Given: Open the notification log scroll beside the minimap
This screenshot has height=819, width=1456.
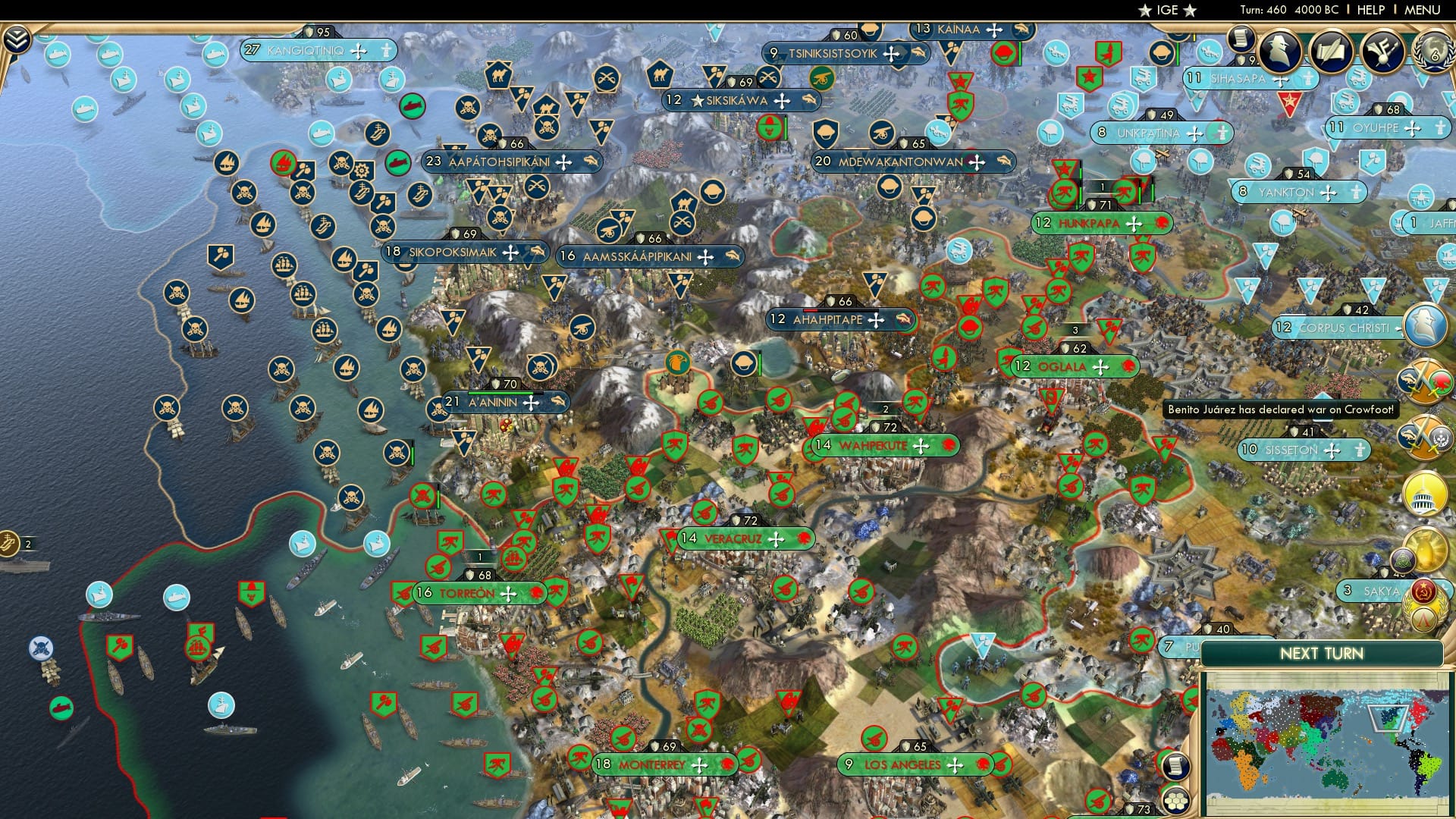Looking at the screenshot, I should coord(1175,767).
